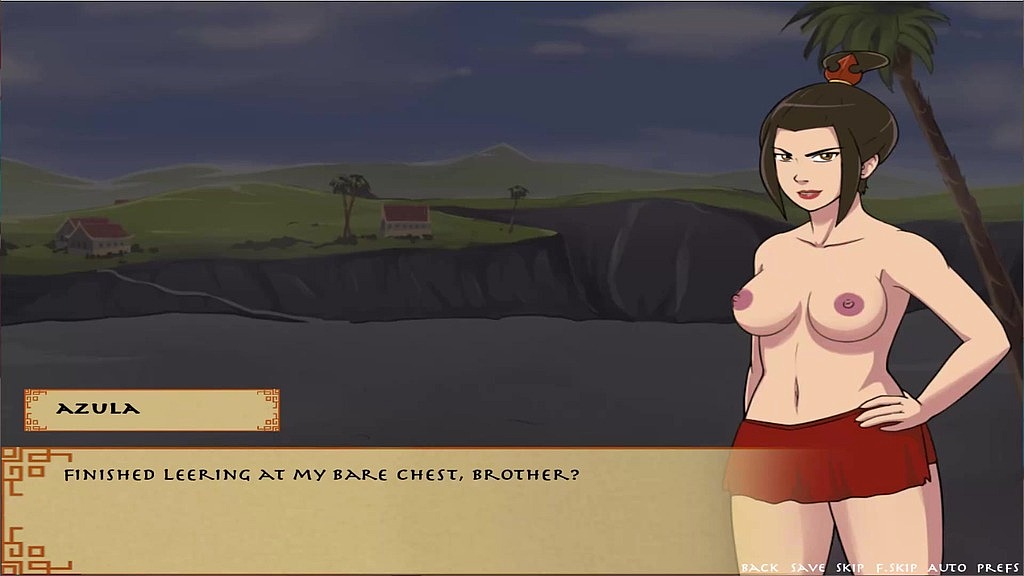This screenshot has width=1024, height=576.
Task: Select the F.Skip fast-skip option
Action: click(898, 568)
